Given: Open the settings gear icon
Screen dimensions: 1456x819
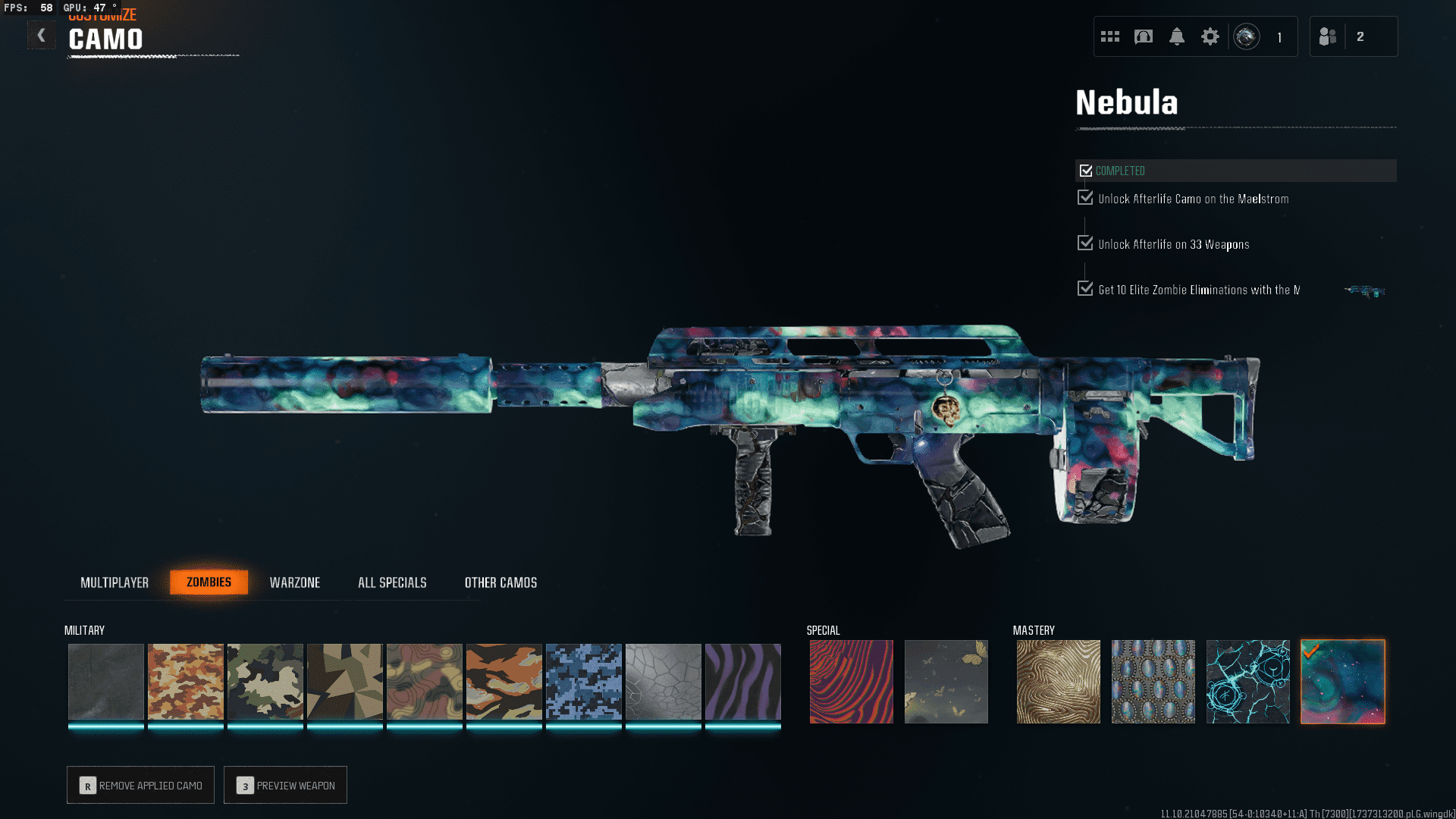Looking at the screenshot, I should [1210, 36].
